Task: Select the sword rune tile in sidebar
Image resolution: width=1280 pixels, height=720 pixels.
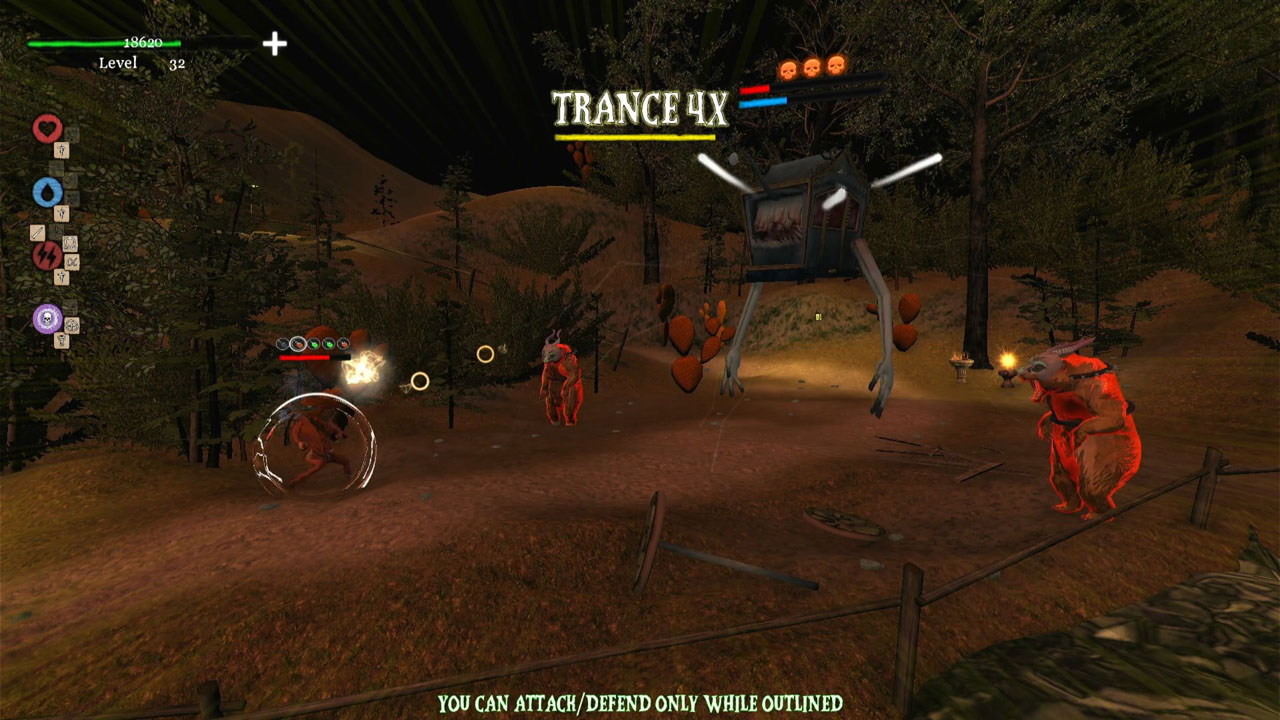Action: pos(38,230)
